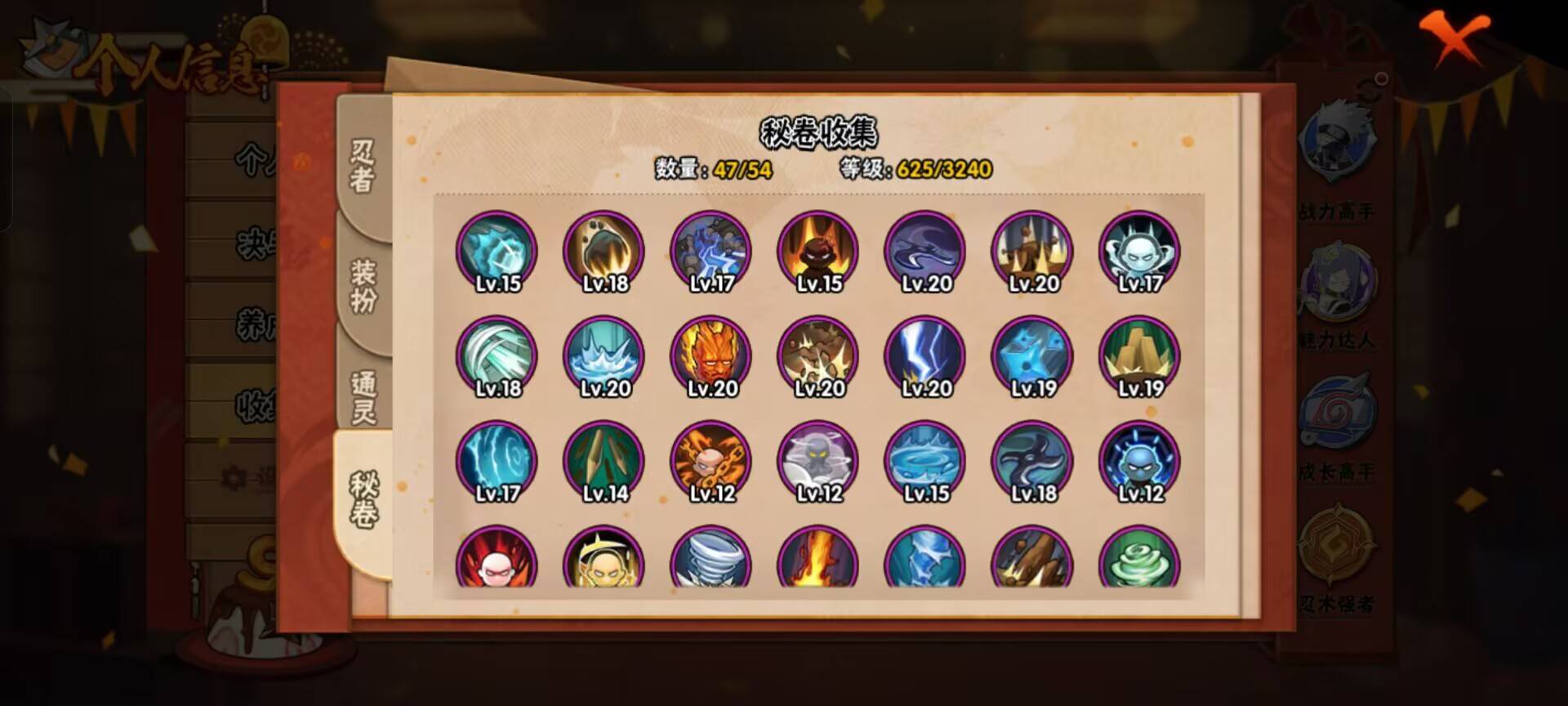The height and width of the screenshot is (706, 1568).
Task: Select the Lv.18 wind blade scroll
Action: coord(497,357)
